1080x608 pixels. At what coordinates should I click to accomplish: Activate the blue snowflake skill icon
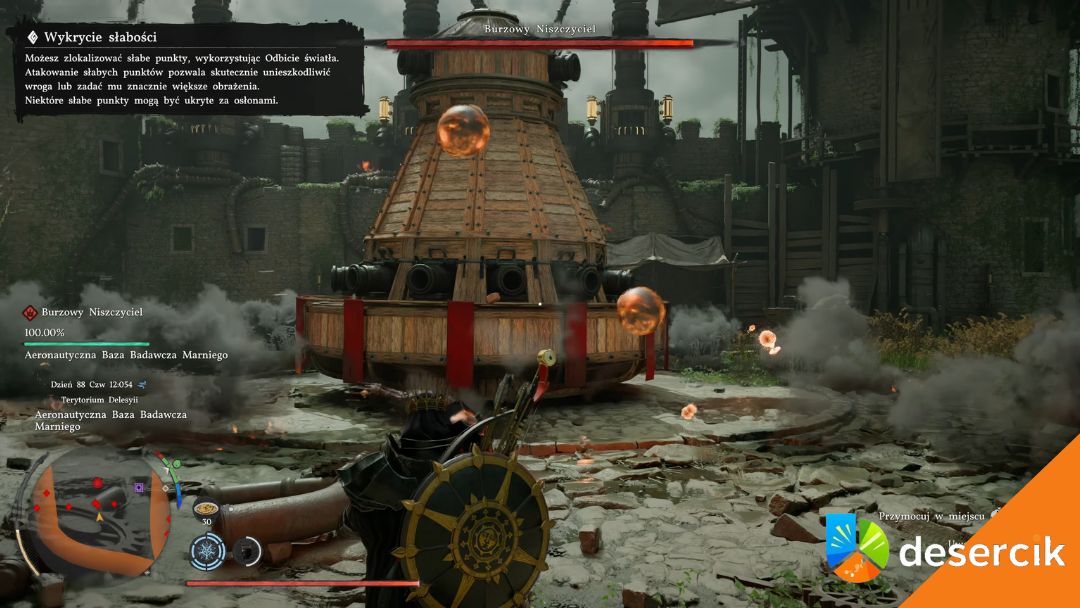tap(208, 550)
